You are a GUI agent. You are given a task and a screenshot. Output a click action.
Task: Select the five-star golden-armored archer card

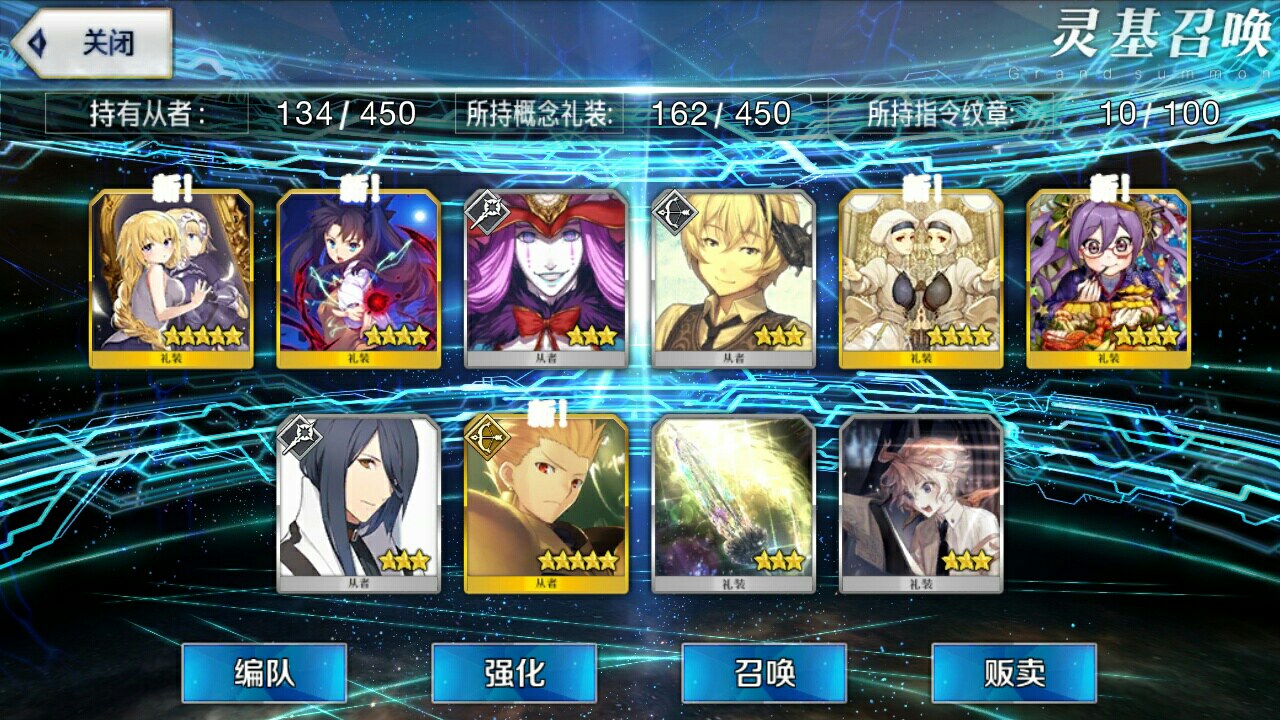(x=546, y=504)
